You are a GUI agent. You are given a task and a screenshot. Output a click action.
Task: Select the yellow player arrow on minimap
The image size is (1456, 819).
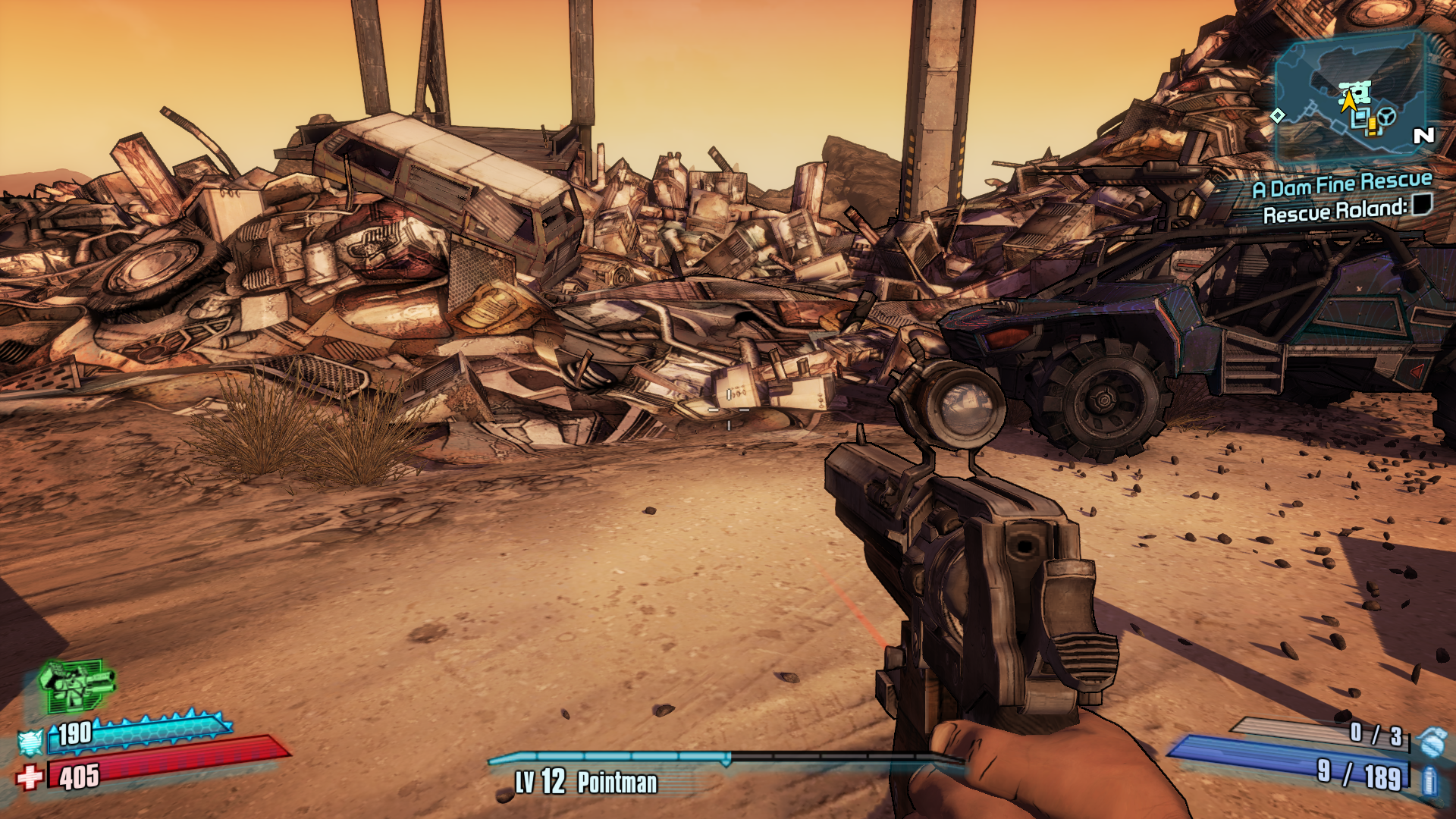point(1348,101)
